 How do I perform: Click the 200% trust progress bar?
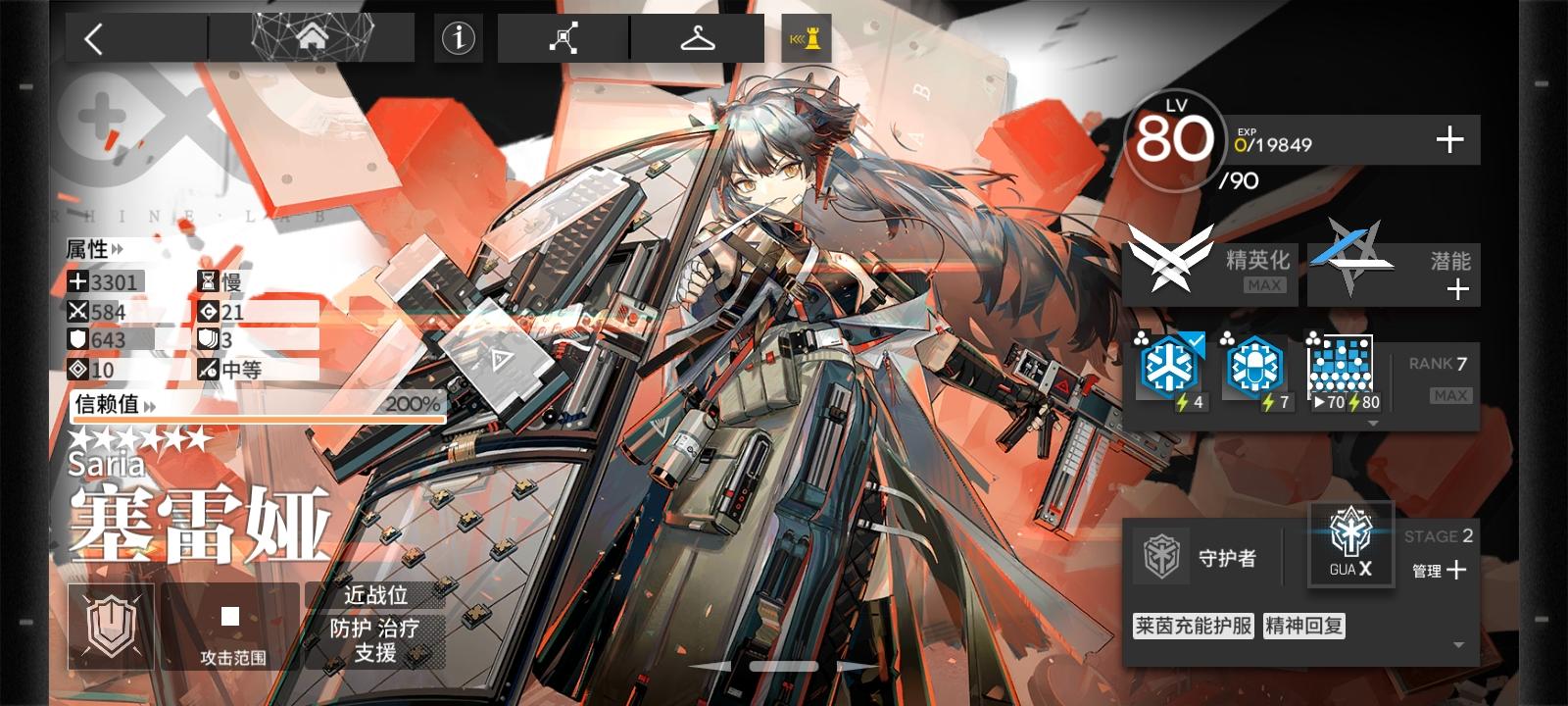tap(255, 419)
